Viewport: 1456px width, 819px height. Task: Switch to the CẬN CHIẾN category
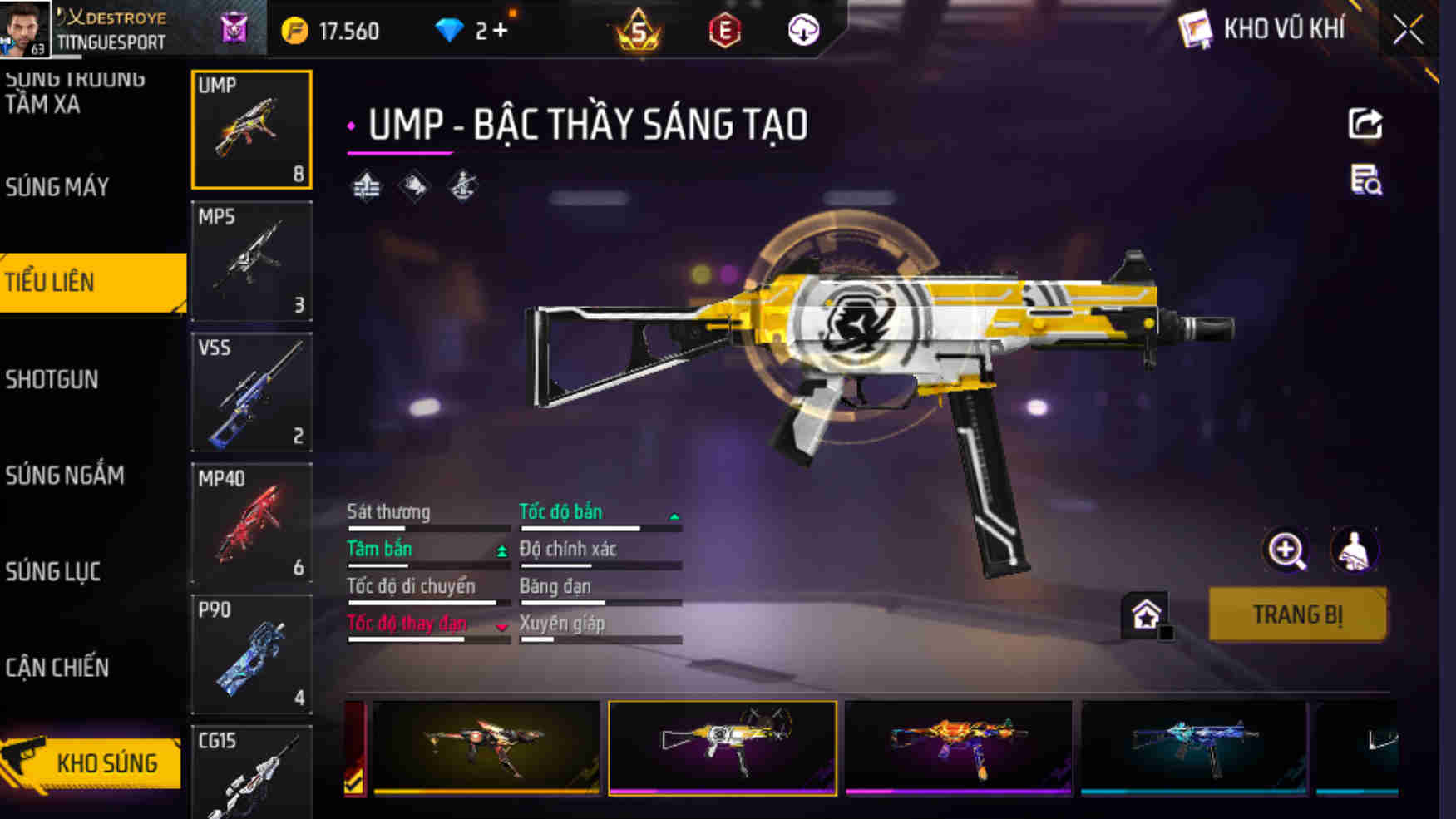57,667
